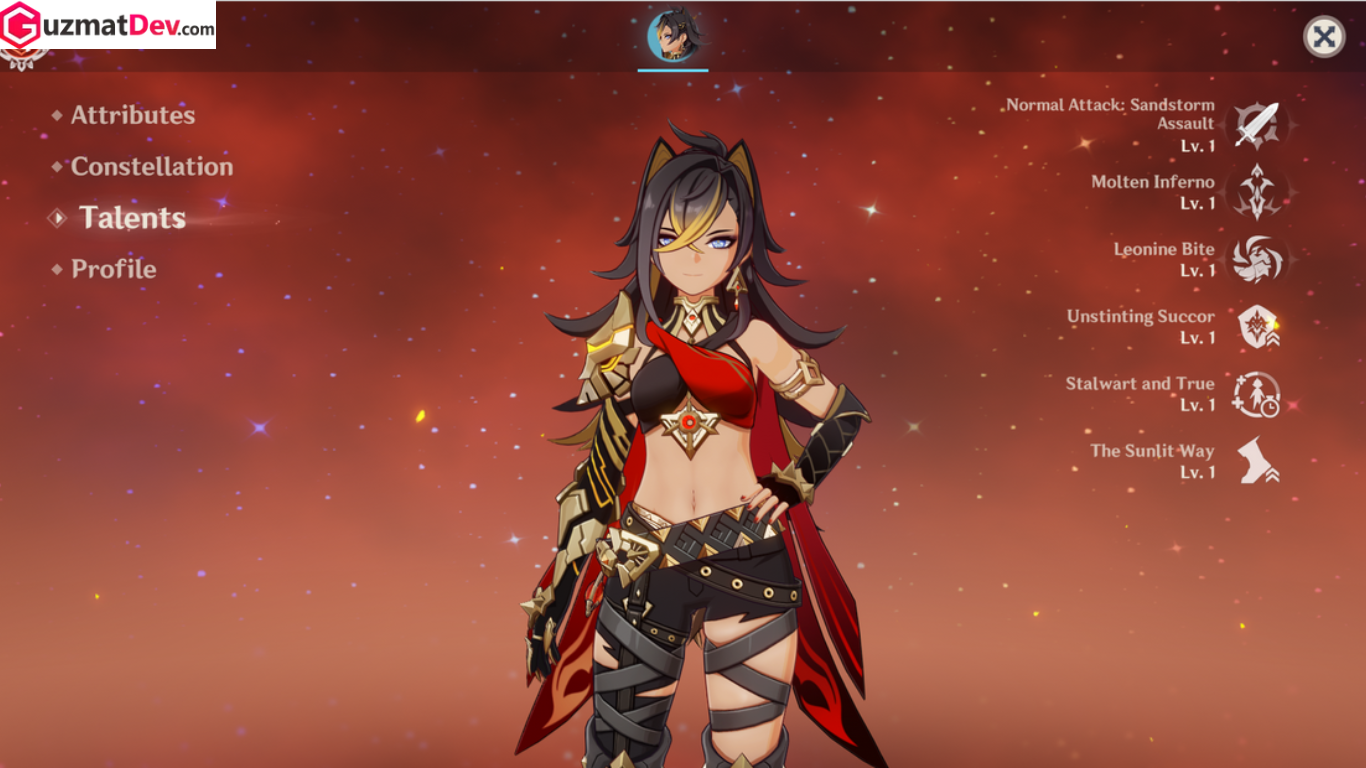Open the Molten Inferno talent

click(1256, 192)
